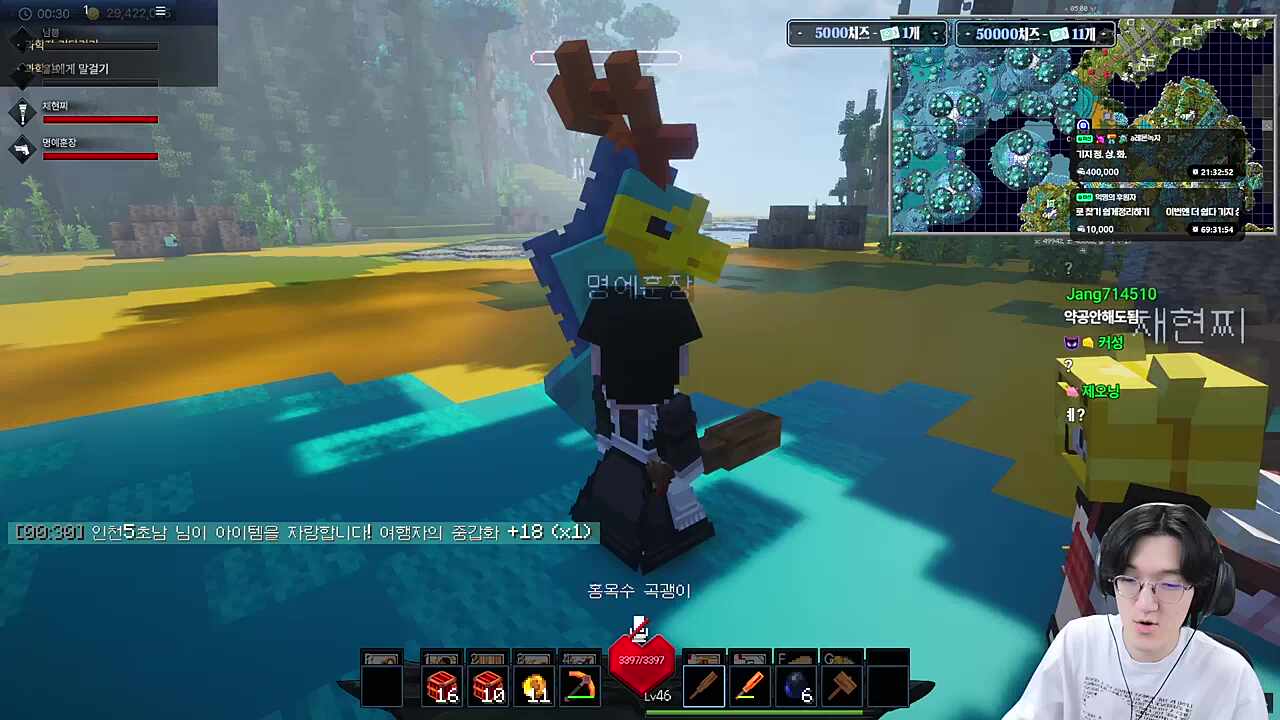Select the red chest stack of 10
Screen dimensions: 1280x720
488,687
